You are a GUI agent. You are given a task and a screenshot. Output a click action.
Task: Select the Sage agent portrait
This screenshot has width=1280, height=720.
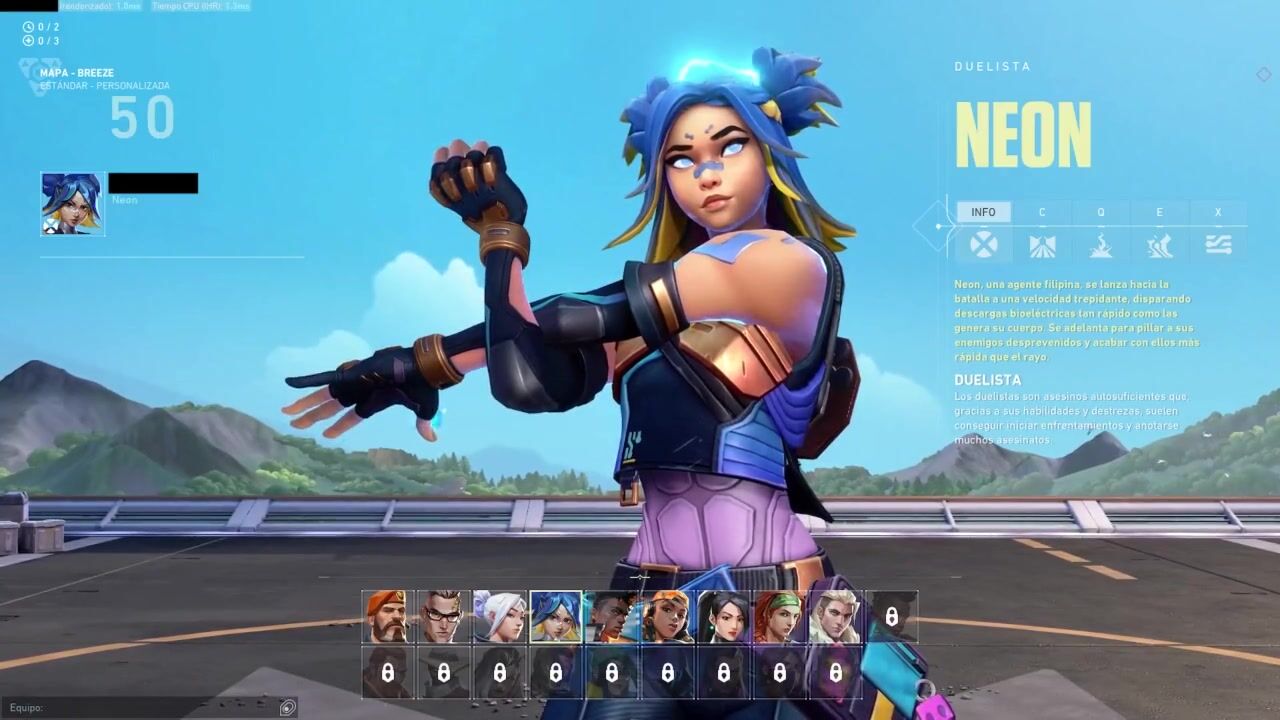[723, 617]
